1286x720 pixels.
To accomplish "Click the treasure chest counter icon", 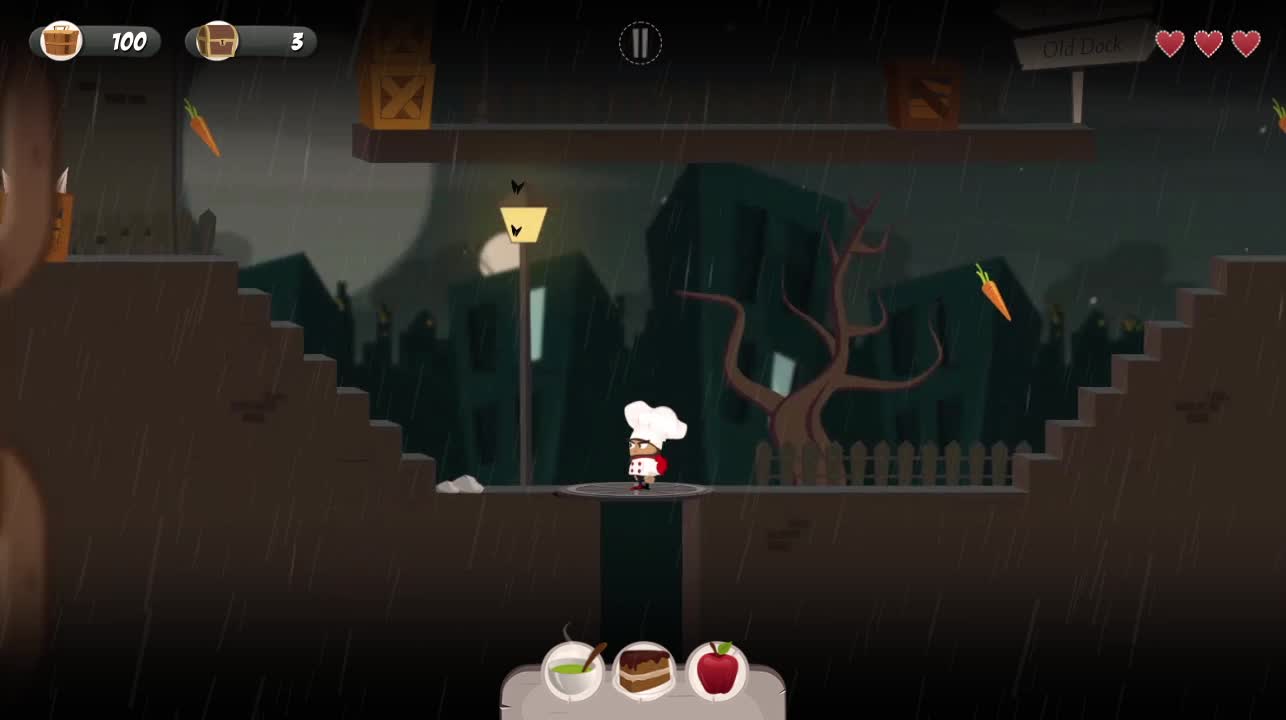I will pyautogui.click(x=216, y=42).
